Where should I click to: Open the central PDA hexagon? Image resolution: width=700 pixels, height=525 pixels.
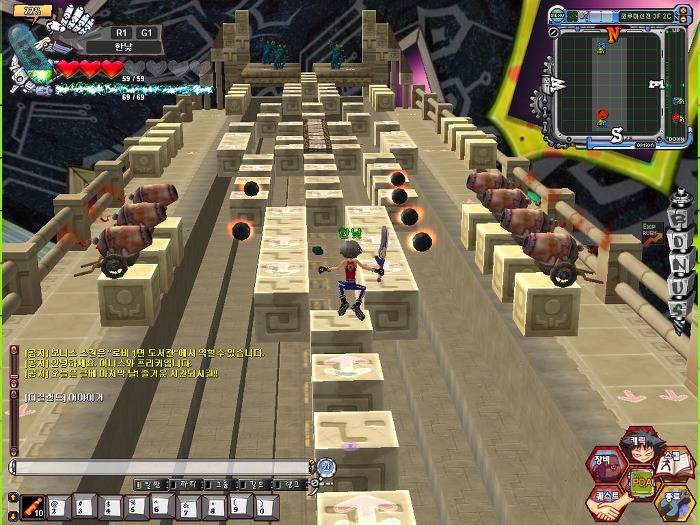pyautogui.click(x=640, y=481)
